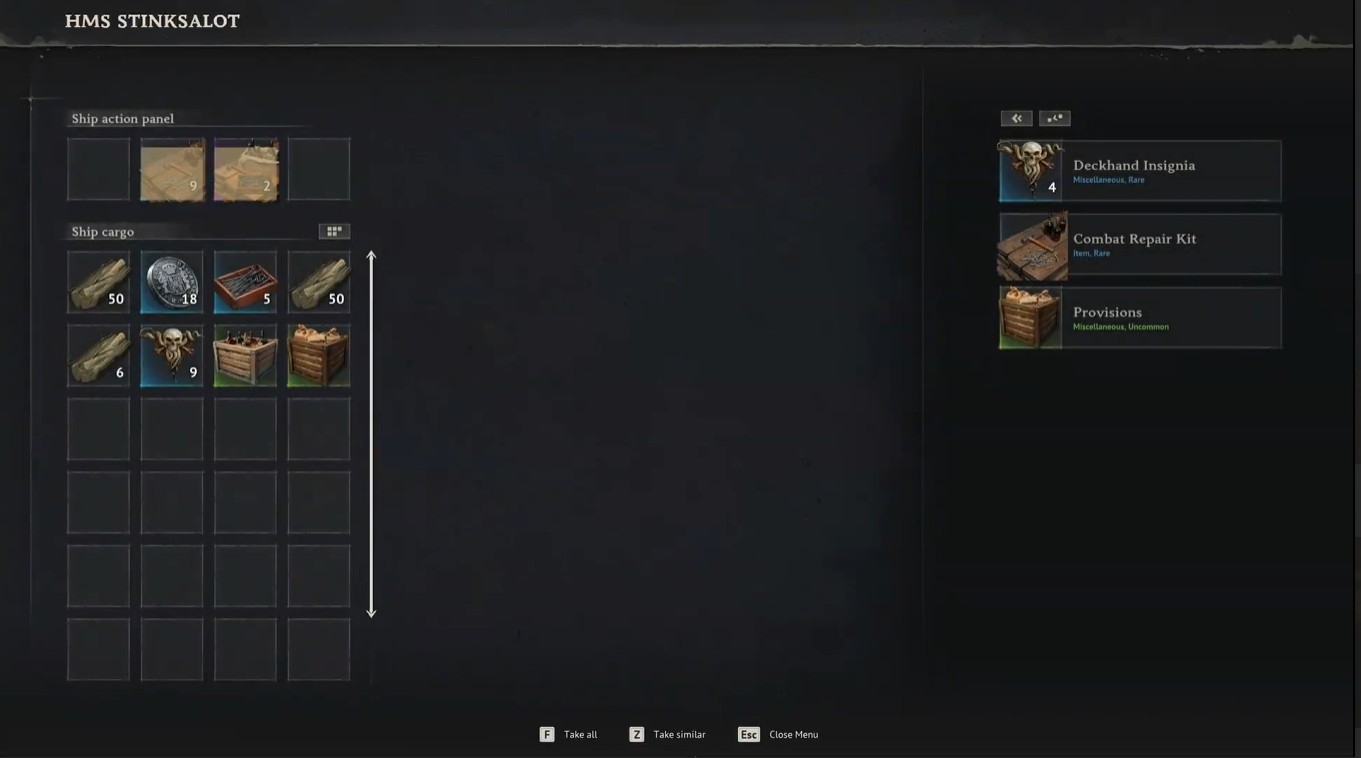Pick the crate of bottles in cargo

click(245, 356)
